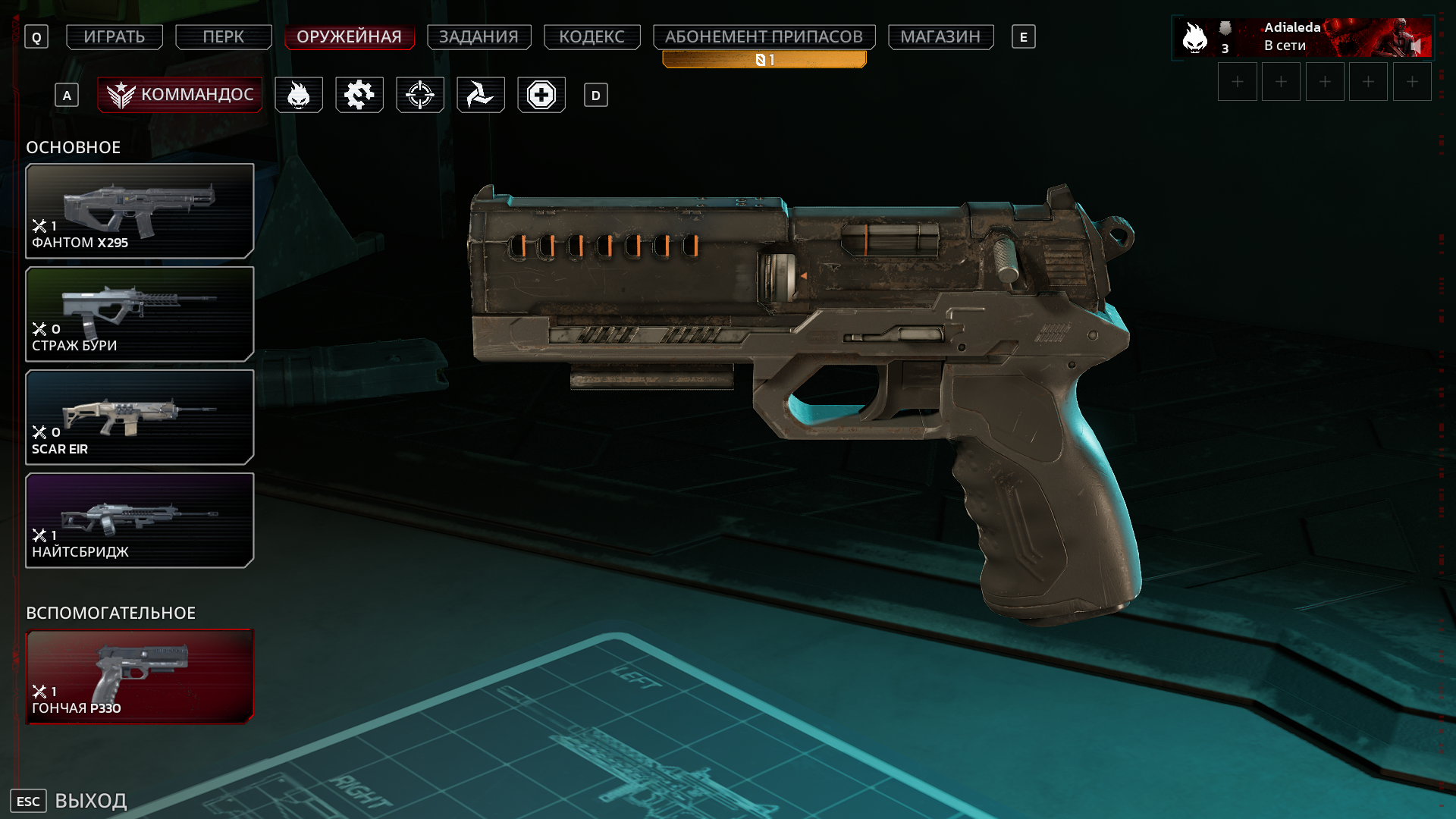
Task: Select the КОММАНДОС perk class
Action: (x=180, y=95)
